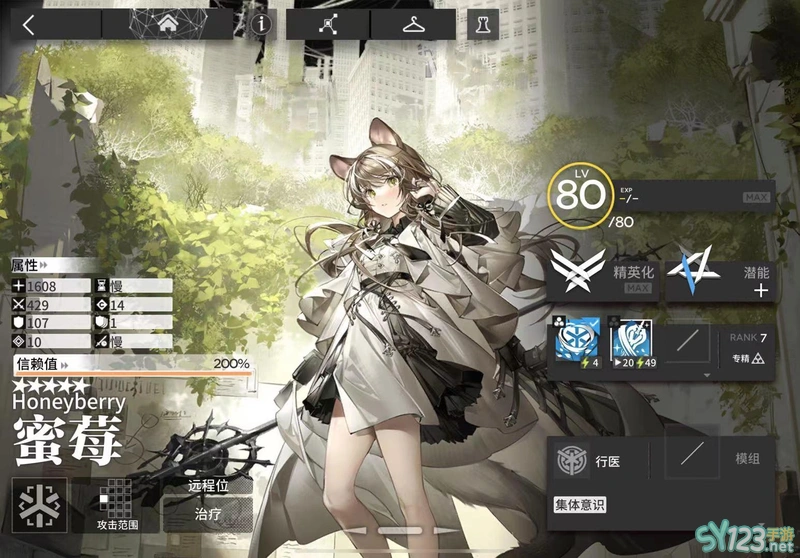Open the 精英化 elite promotion panel
The image size is (800, 558).
tap(602, 273)
